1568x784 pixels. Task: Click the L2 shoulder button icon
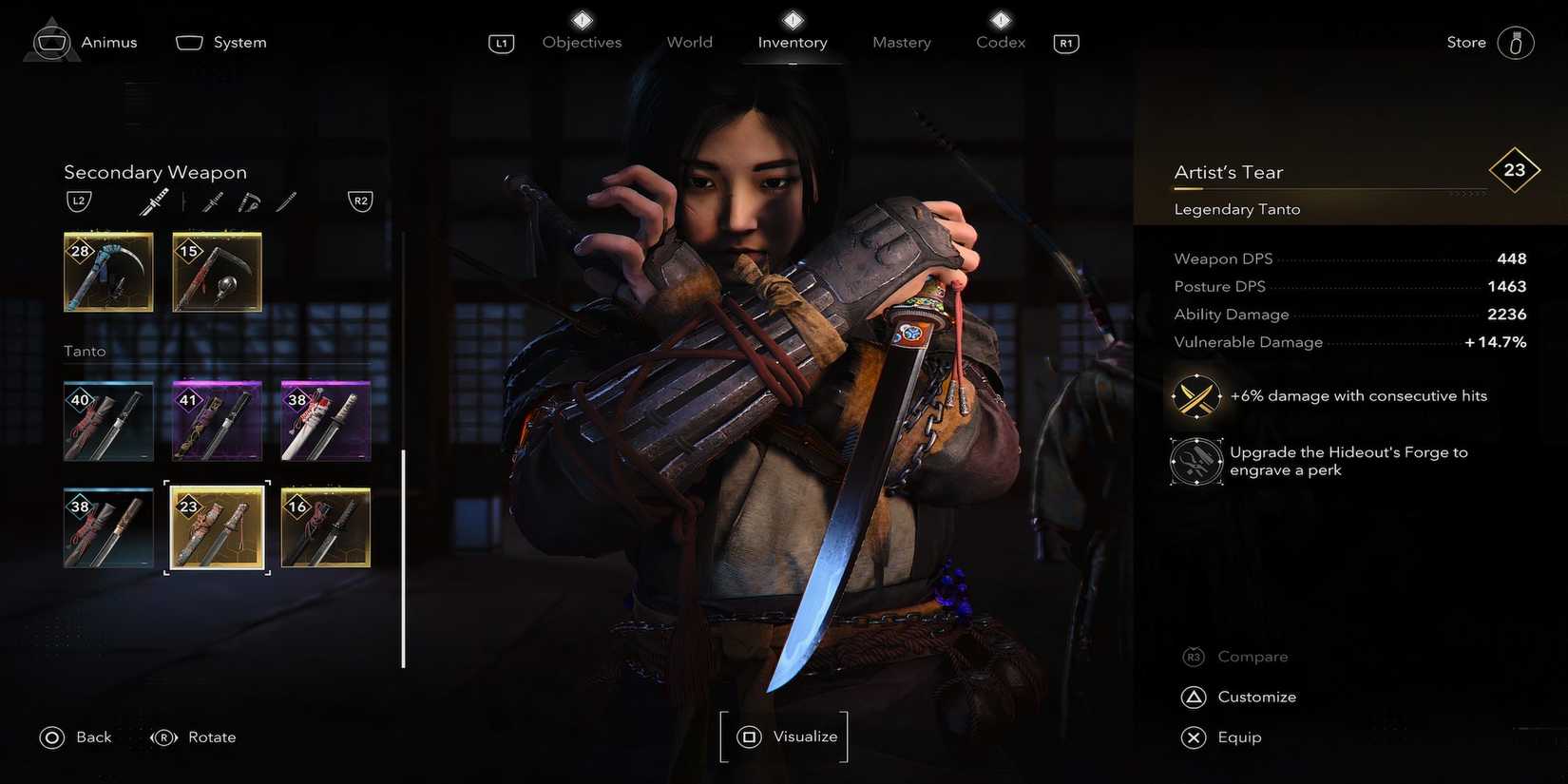pos(79,201)
